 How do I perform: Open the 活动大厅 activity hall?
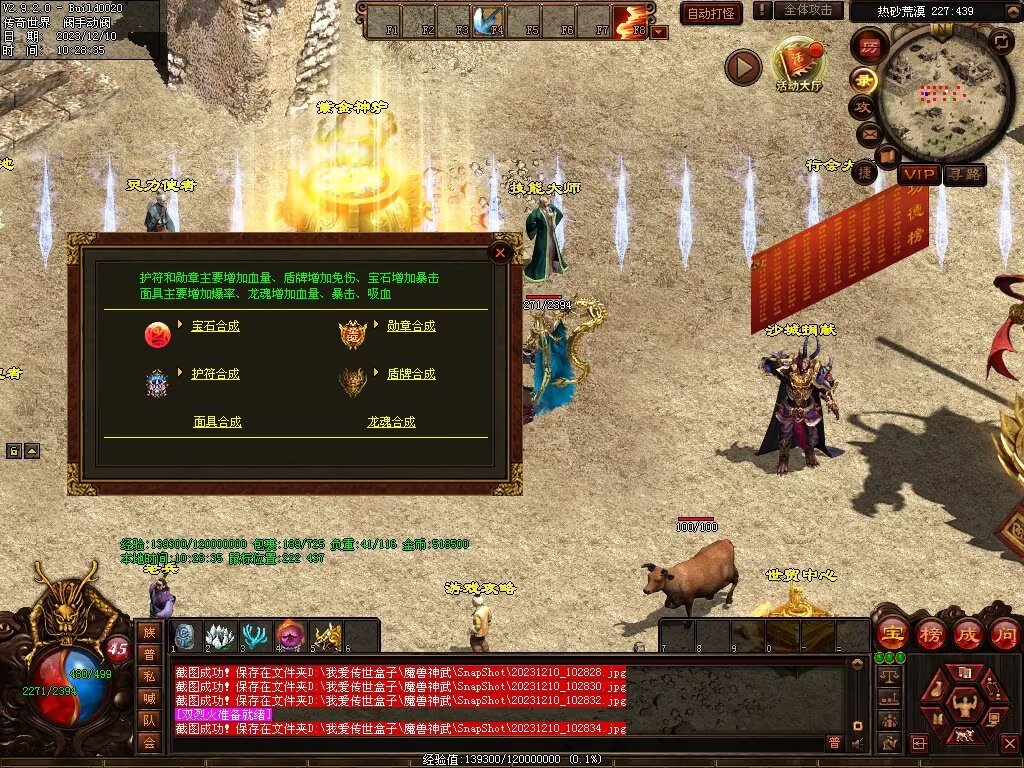(798, 62)
